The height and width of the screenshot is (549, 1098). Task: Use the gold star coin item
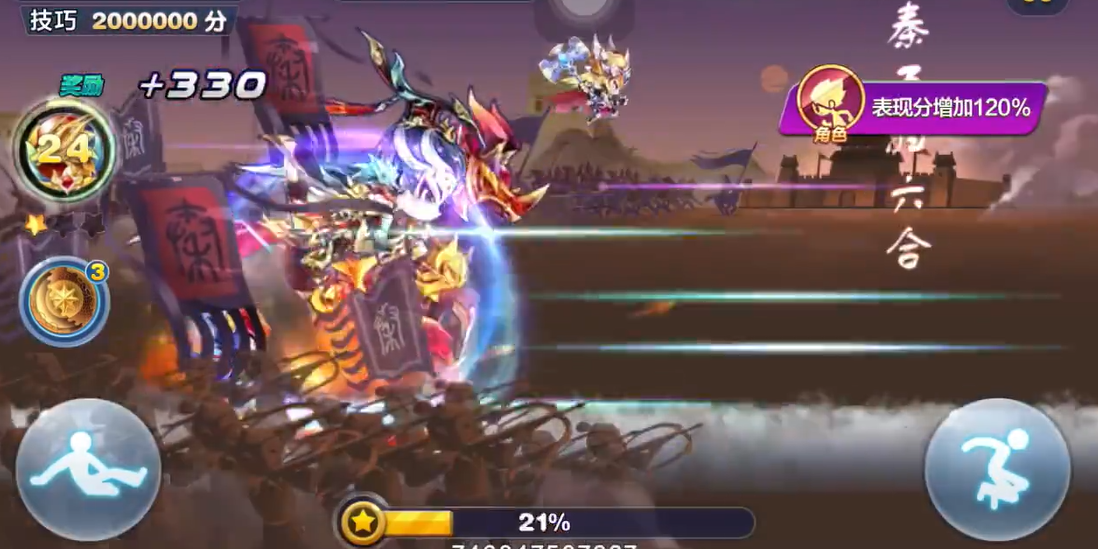click(x=63, y=301)
